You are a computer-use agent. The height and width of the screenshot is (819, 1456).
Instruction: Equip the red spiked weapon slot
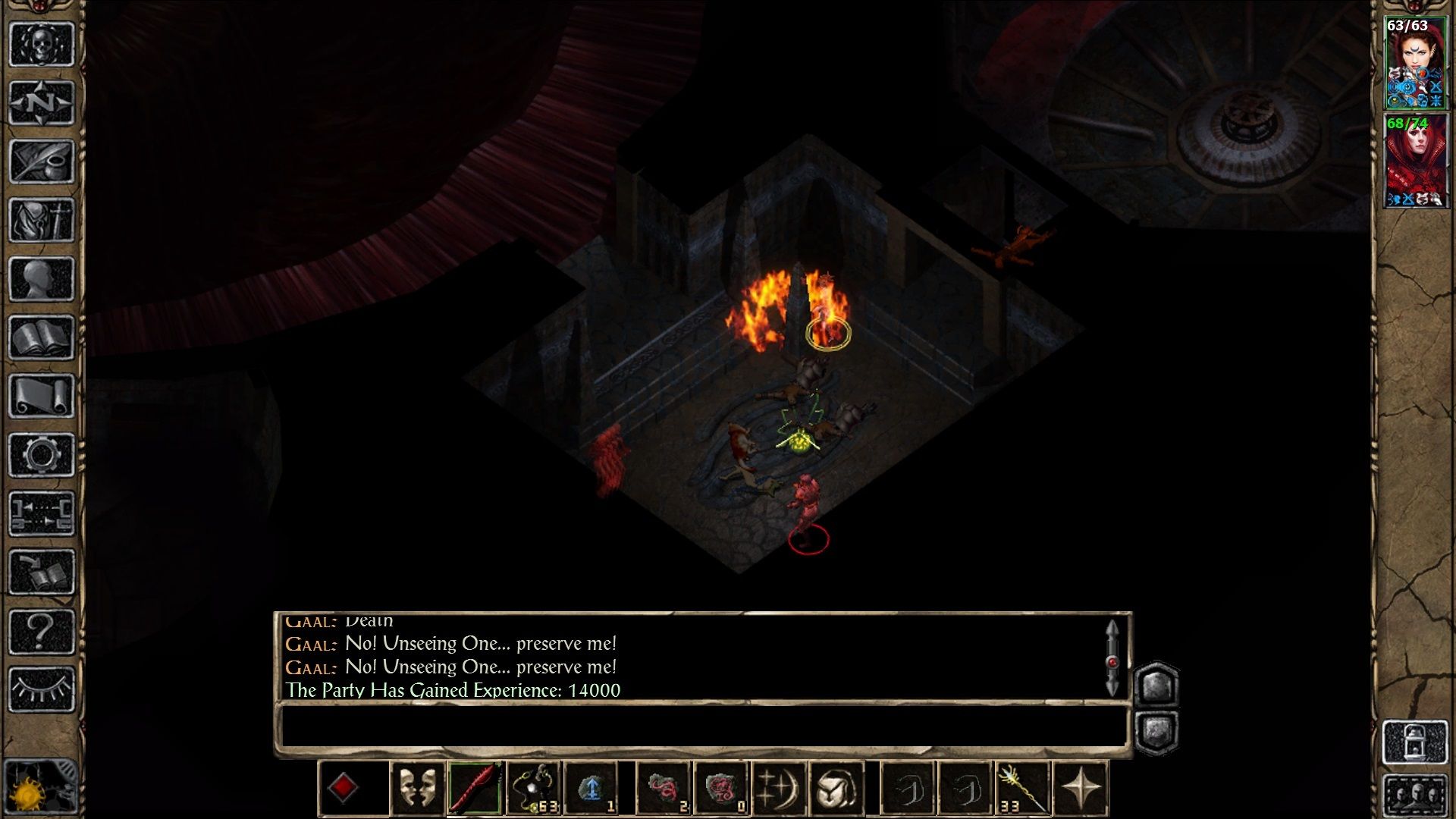[x=475, y=789]
